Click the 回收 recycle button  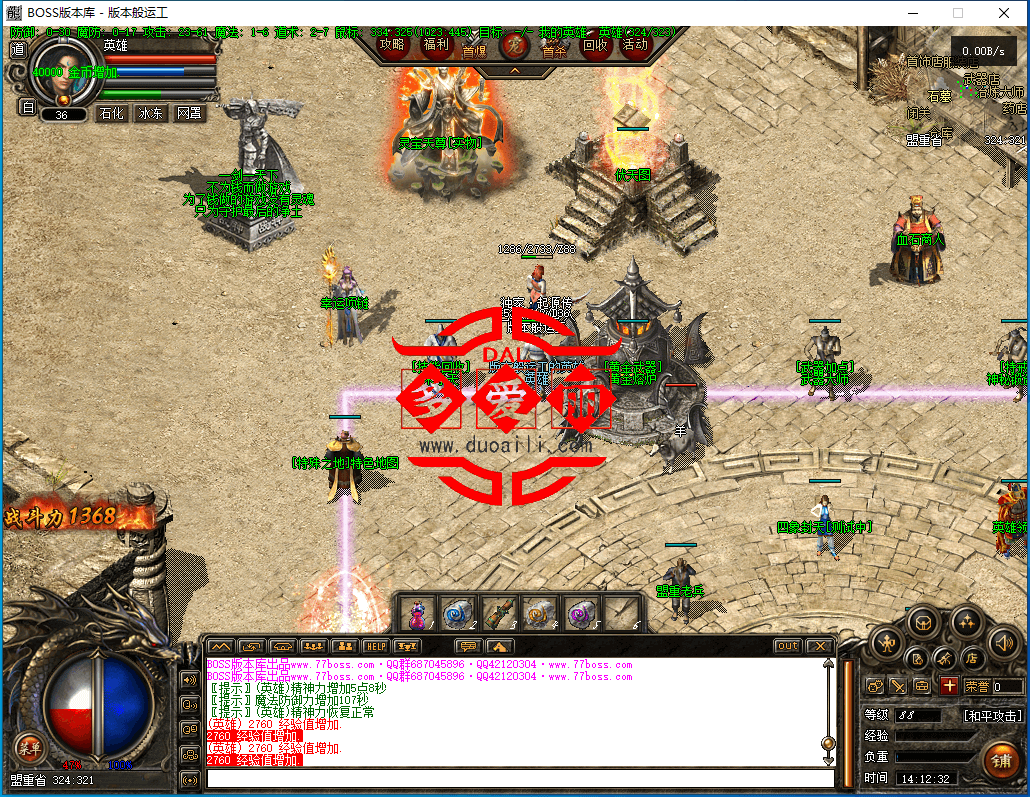pyautogui.click(x=595, y=45)
